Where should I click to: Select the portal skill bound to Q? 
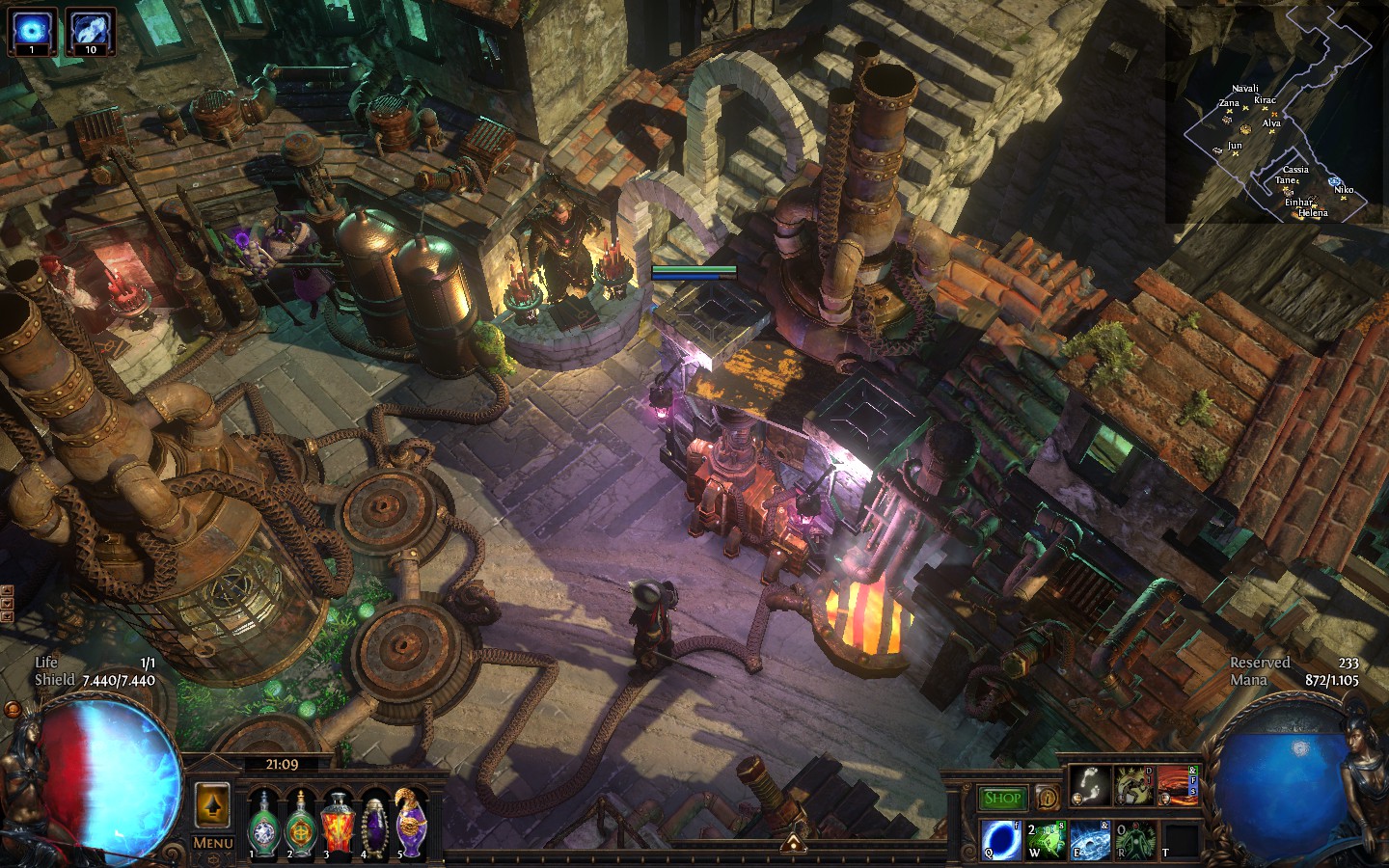tap(998, 839)
